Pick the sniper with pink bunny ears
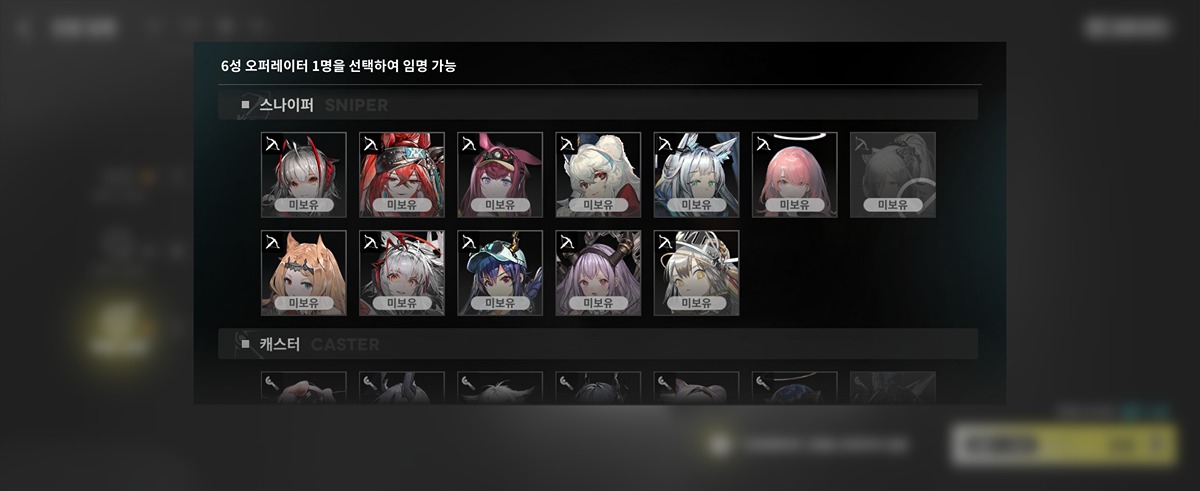 tap(499, 174)
